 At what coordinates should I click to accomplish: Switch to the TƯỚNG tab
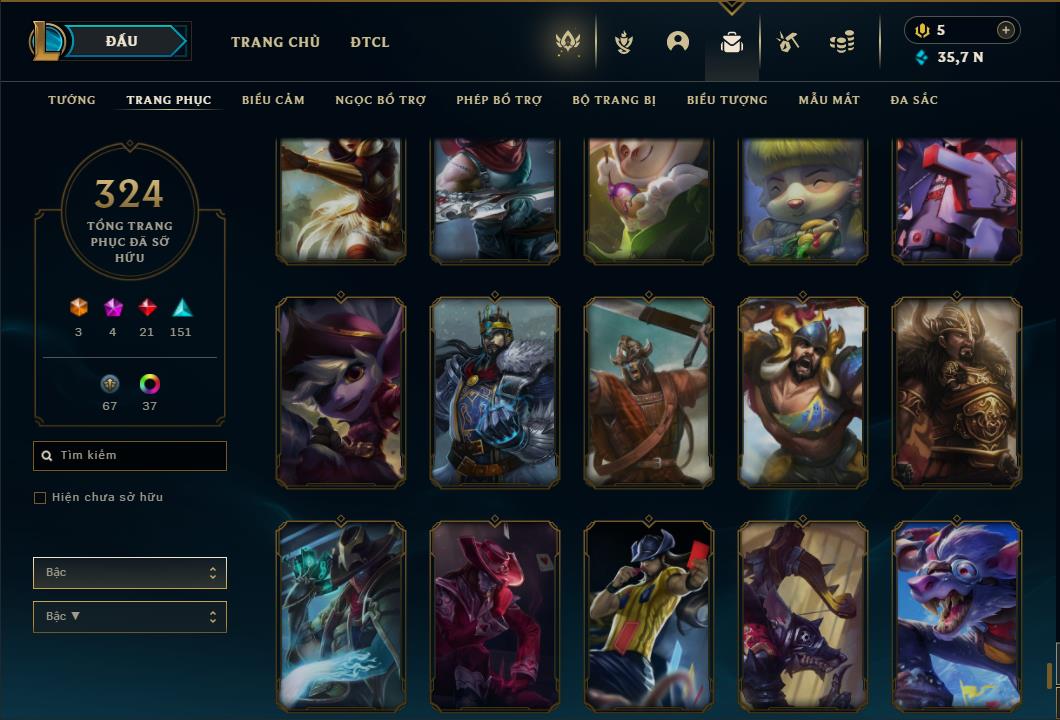[x=72, y=100]
